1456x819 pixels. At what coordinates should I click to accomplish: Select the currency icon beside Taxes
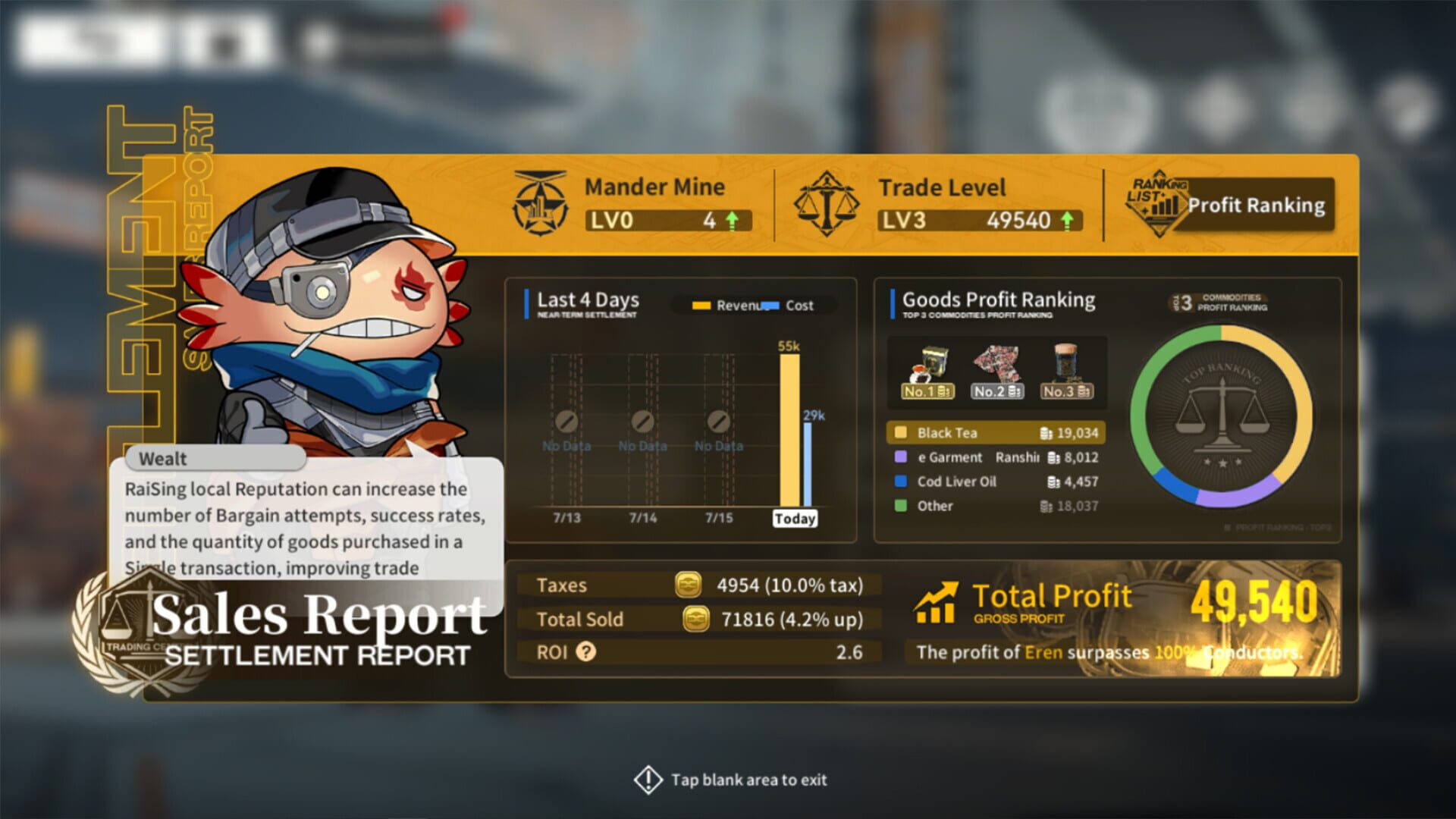(687, 585)
